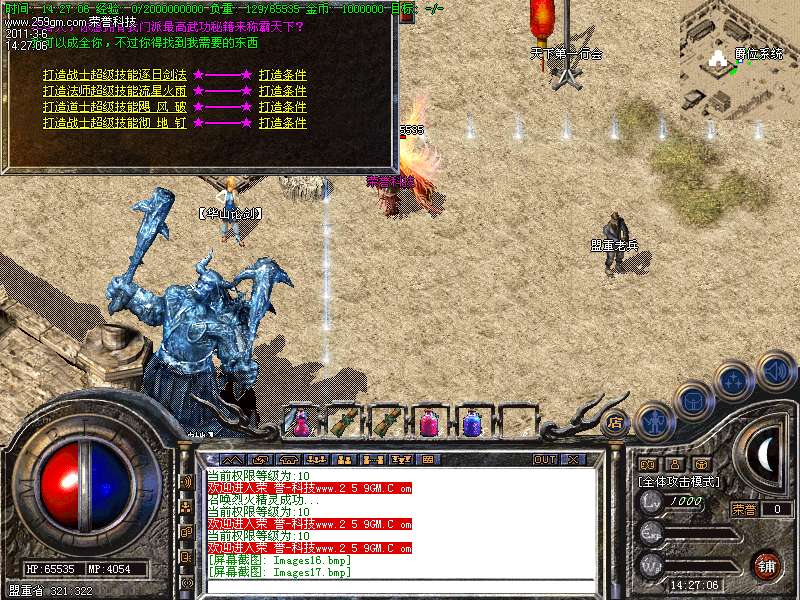Select 打造战士超级技能彻地钉 dialogue option
Image resolution: width=800 pixels, height=600 pixels.
tap(115, 123)
